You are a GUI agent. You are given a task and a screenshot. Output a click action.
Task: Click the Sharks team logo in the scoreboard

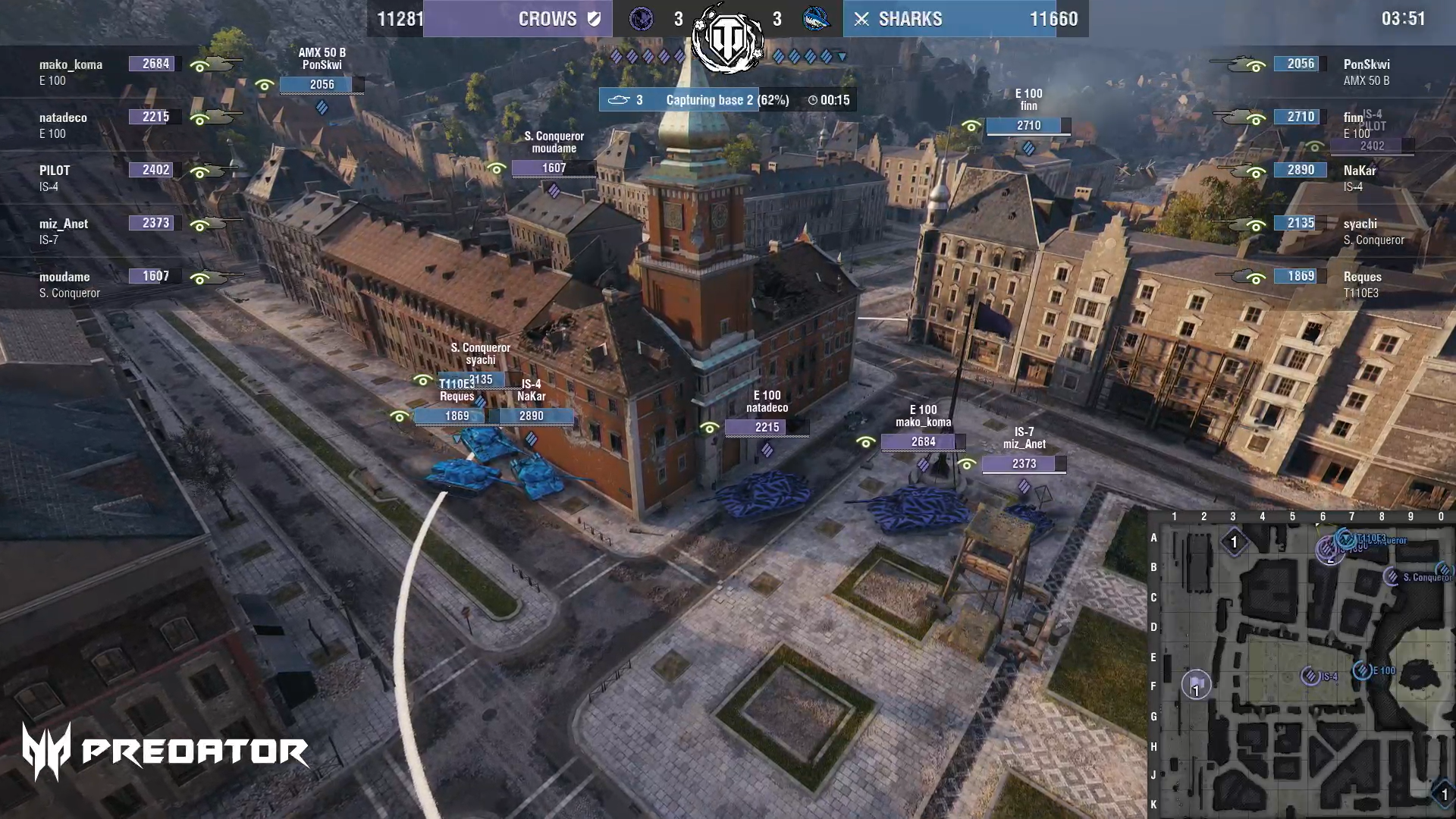pos(816,19)
